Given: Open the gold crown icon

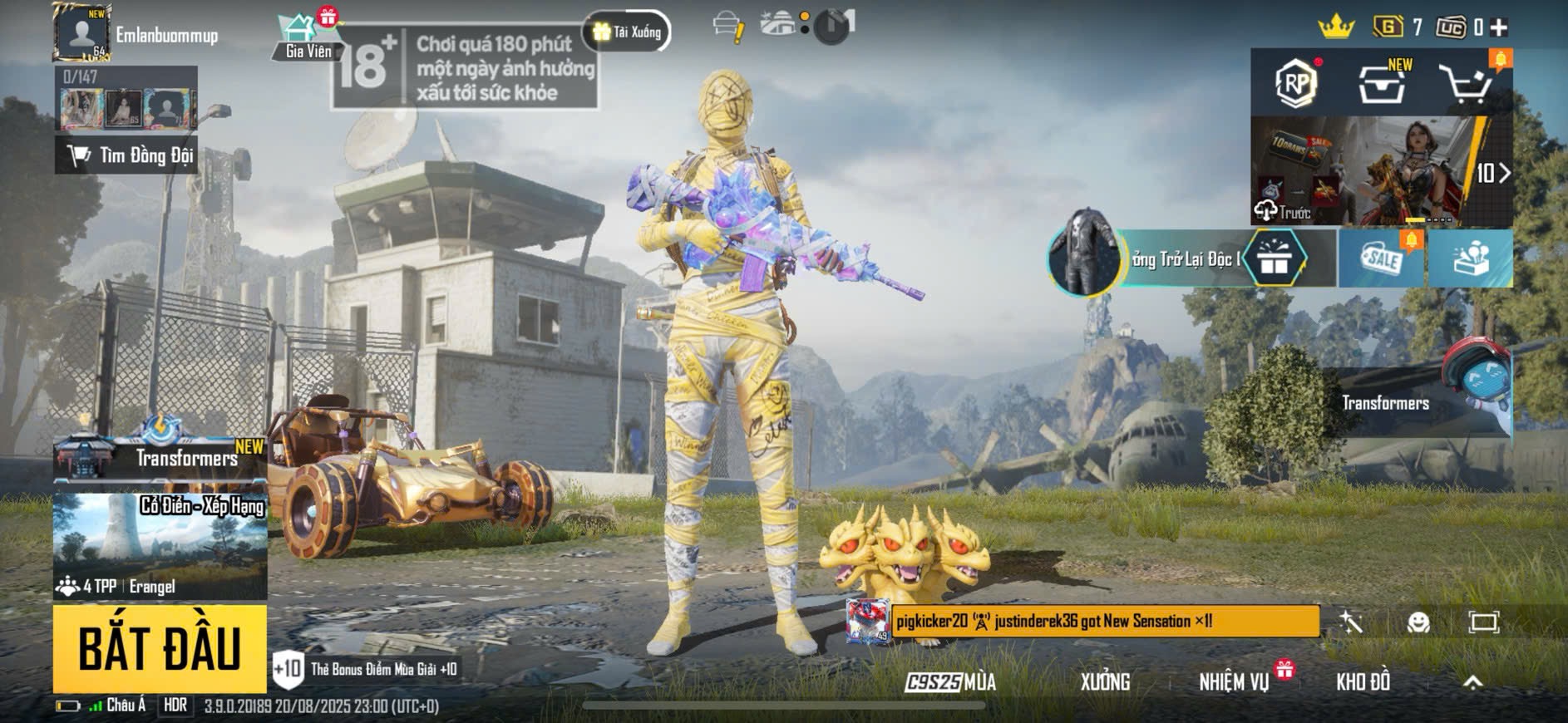Looking at the screenshot, I should click(x=1336, y=27).
